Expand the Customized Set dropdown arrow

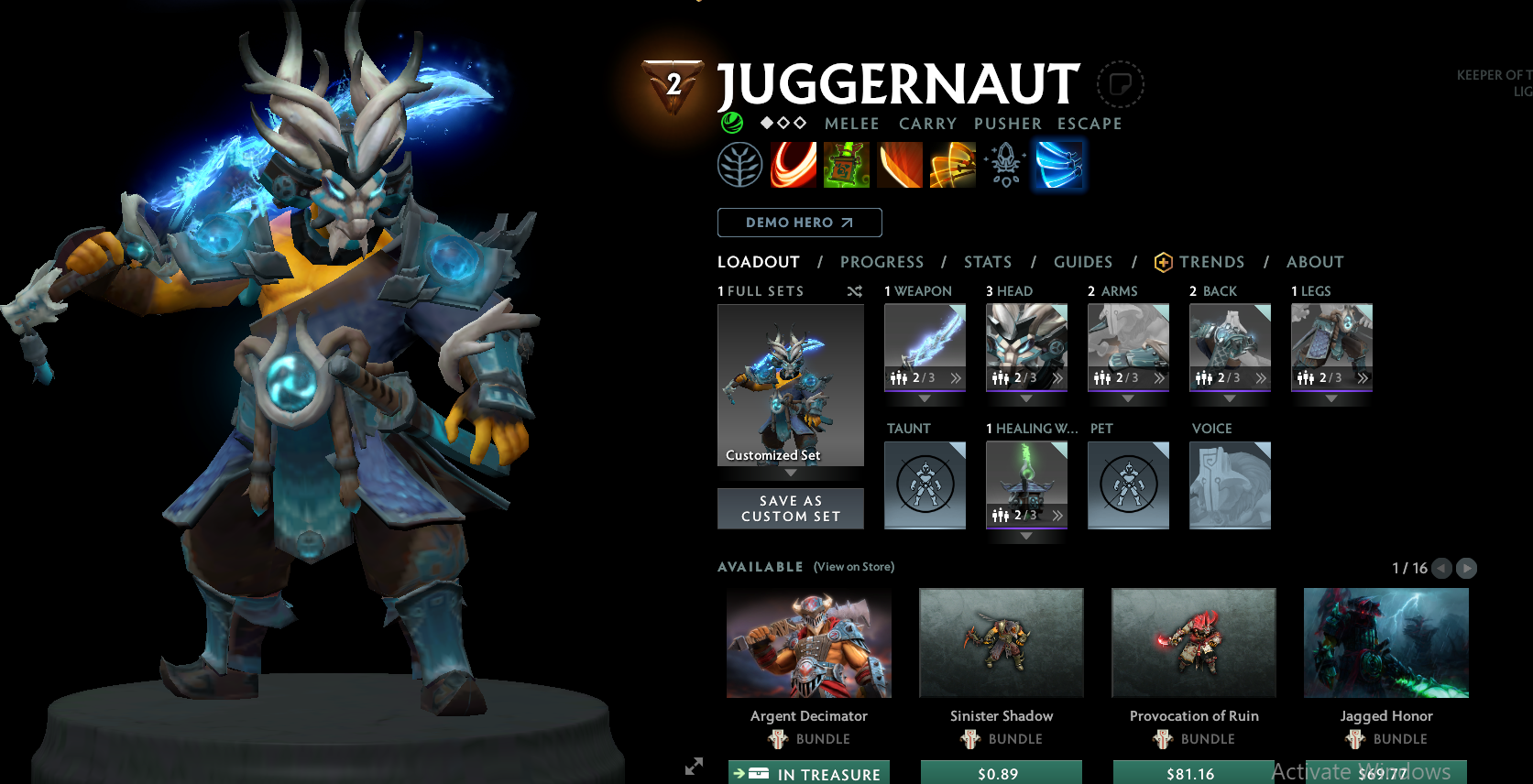(790, 473)
